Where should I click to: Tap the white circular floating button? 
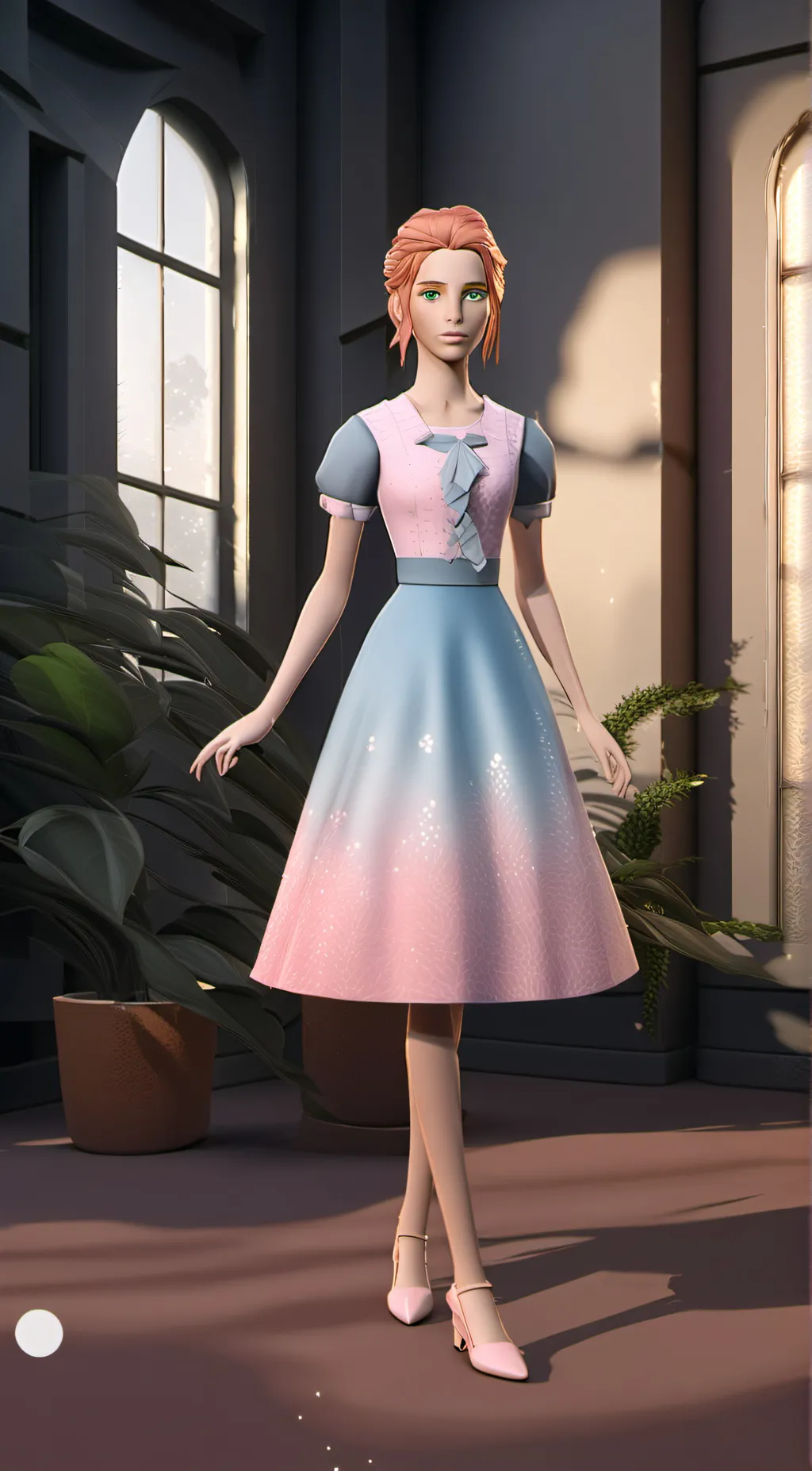click(x=39, y=1332)
